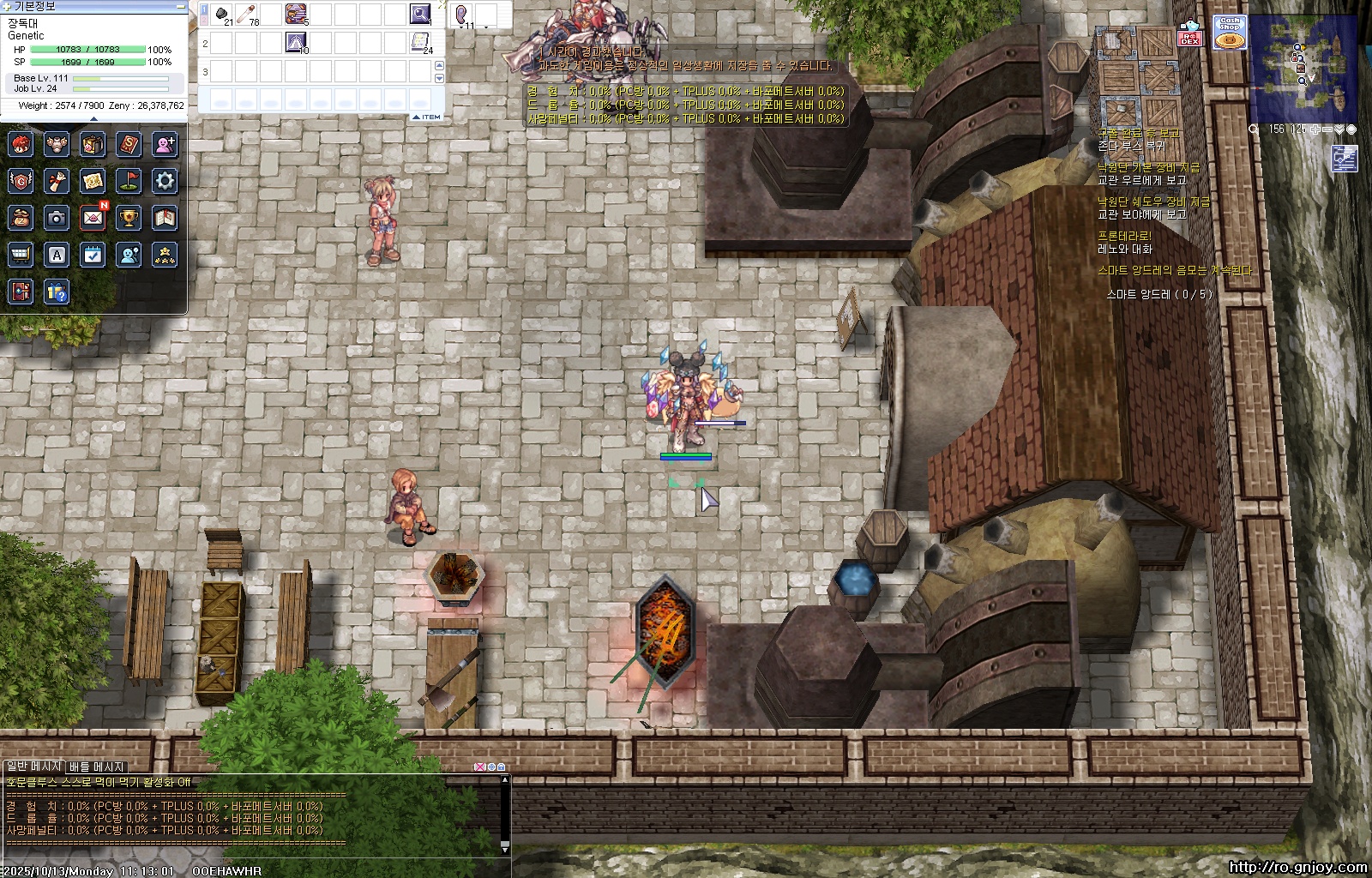Zoom out the minimap with minus button
This screenshot has width=1372, height=878.
[1327, 129]
